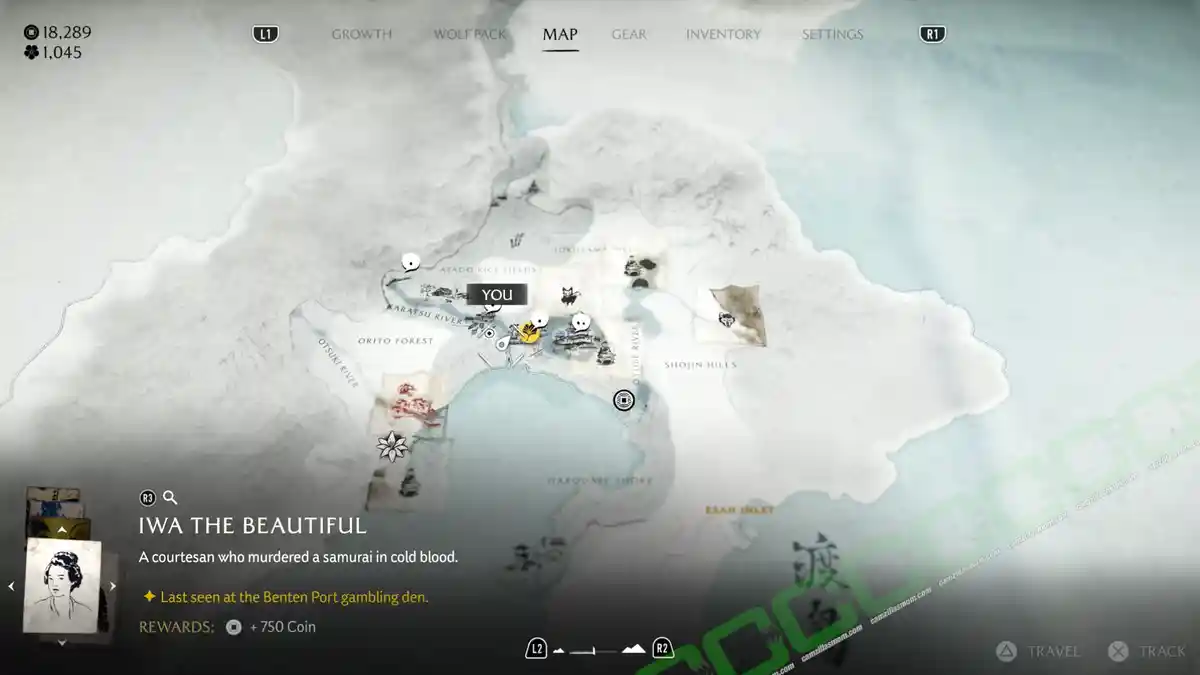Click the down arrow below the bounty card

click(62, 642)
